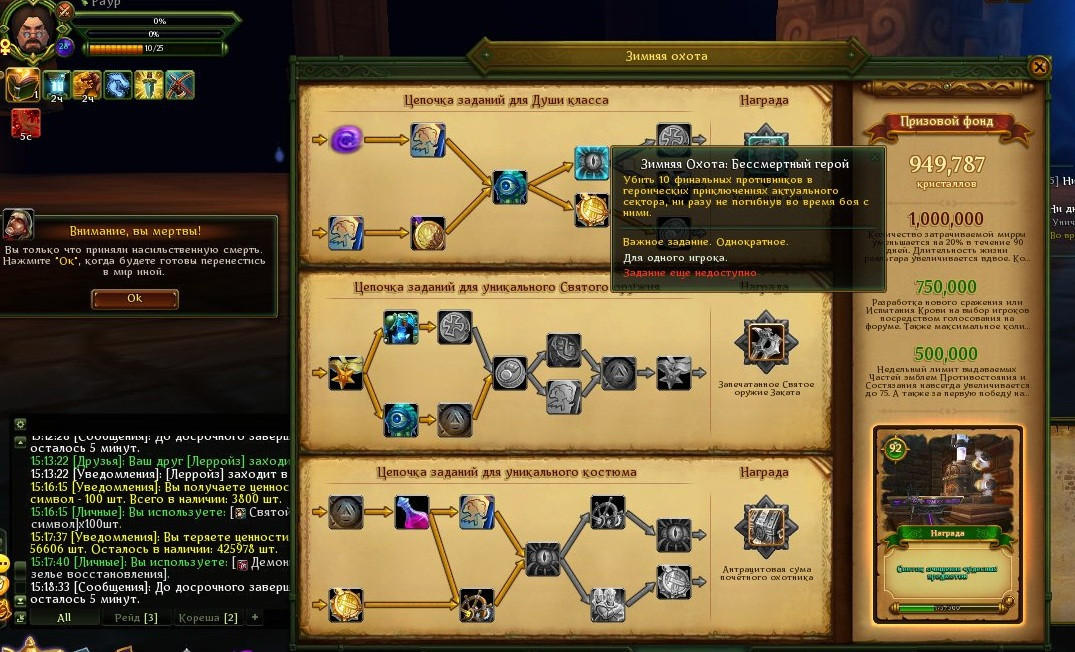
Task: Confirm death with the Ok button
Action: (135, 298)
